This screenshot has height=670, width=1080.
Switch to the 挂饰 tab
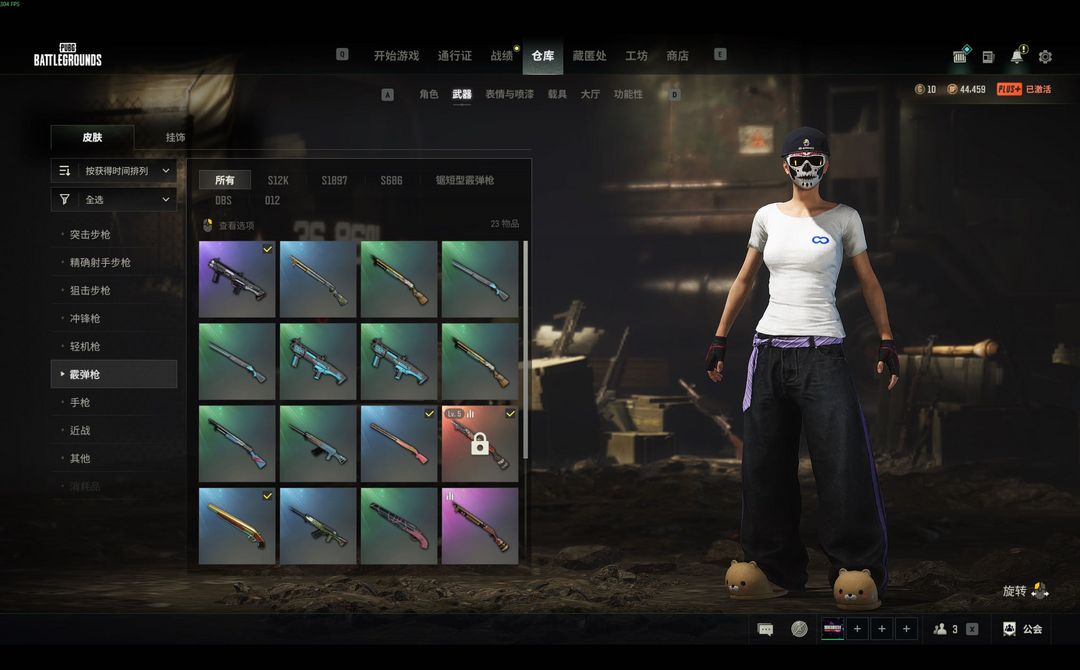175,137
